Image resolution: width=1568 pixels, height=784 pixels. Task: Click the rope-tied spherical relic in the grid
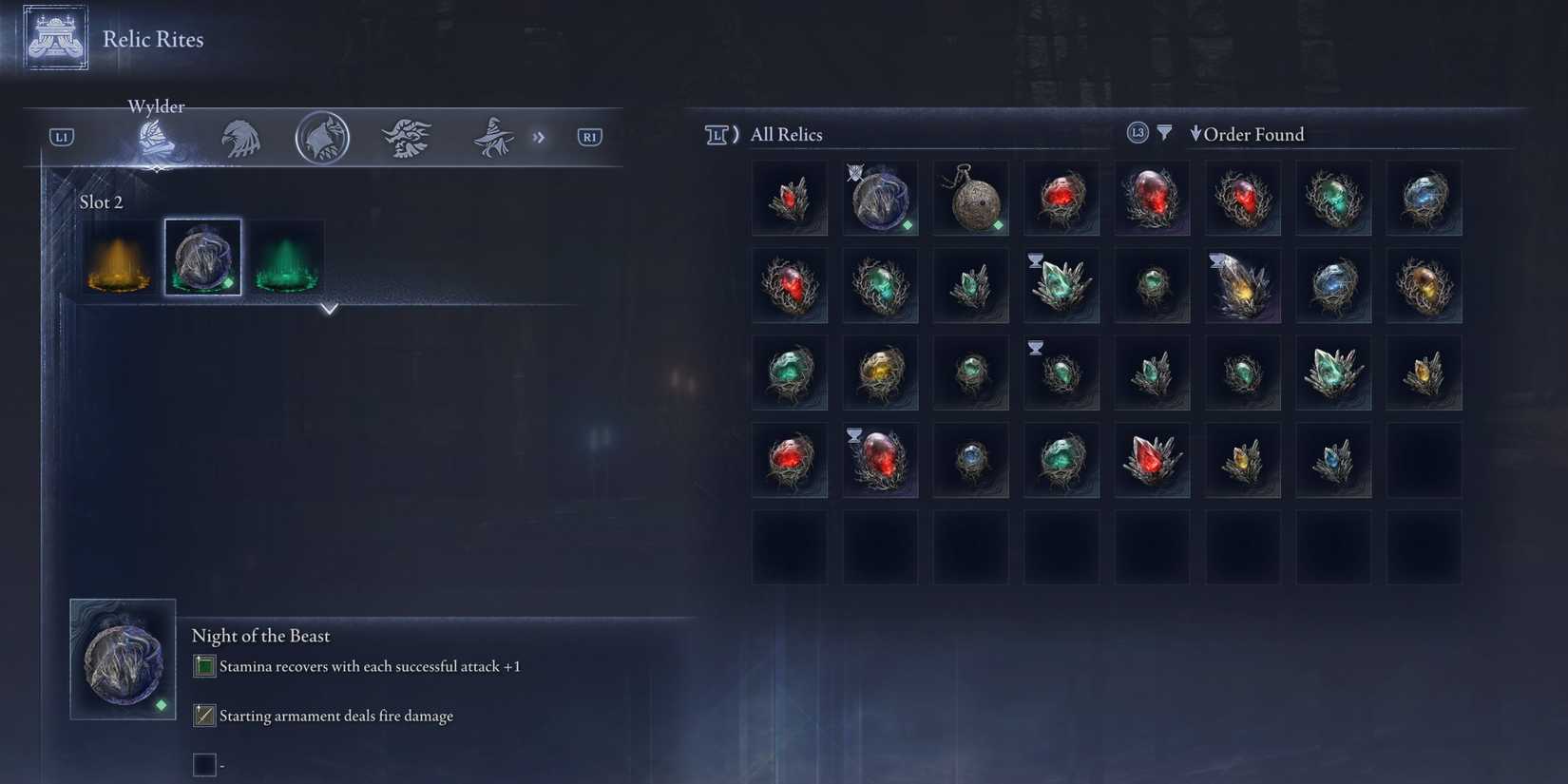point(970,198)
